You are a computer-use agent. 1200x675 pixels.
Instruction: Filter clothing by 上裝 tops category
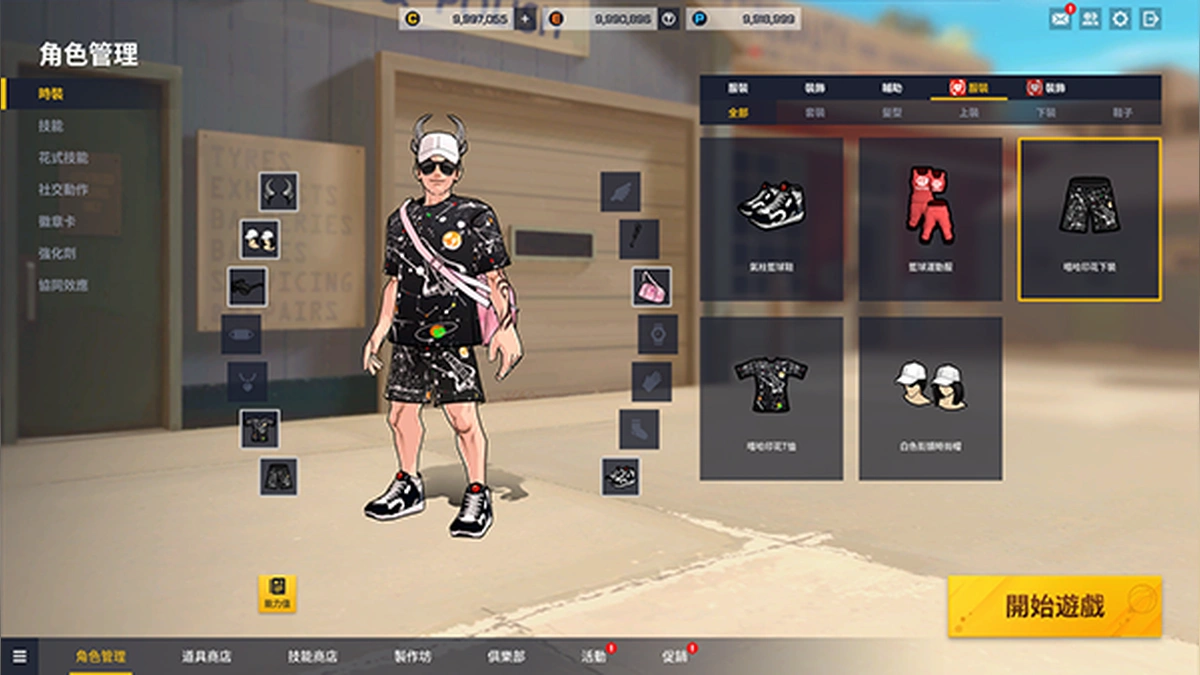968,113
